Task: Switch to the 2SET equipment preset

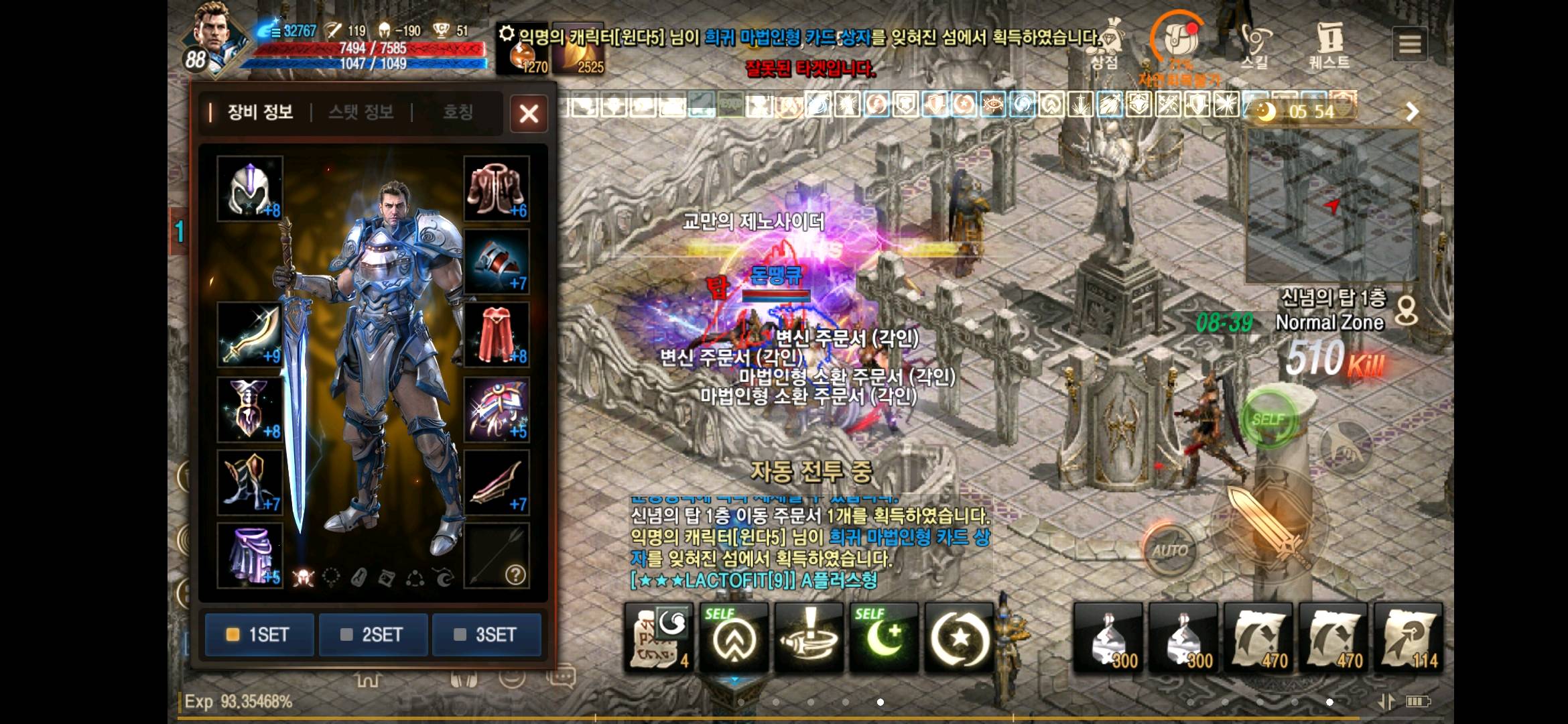Action: point(373,634)
